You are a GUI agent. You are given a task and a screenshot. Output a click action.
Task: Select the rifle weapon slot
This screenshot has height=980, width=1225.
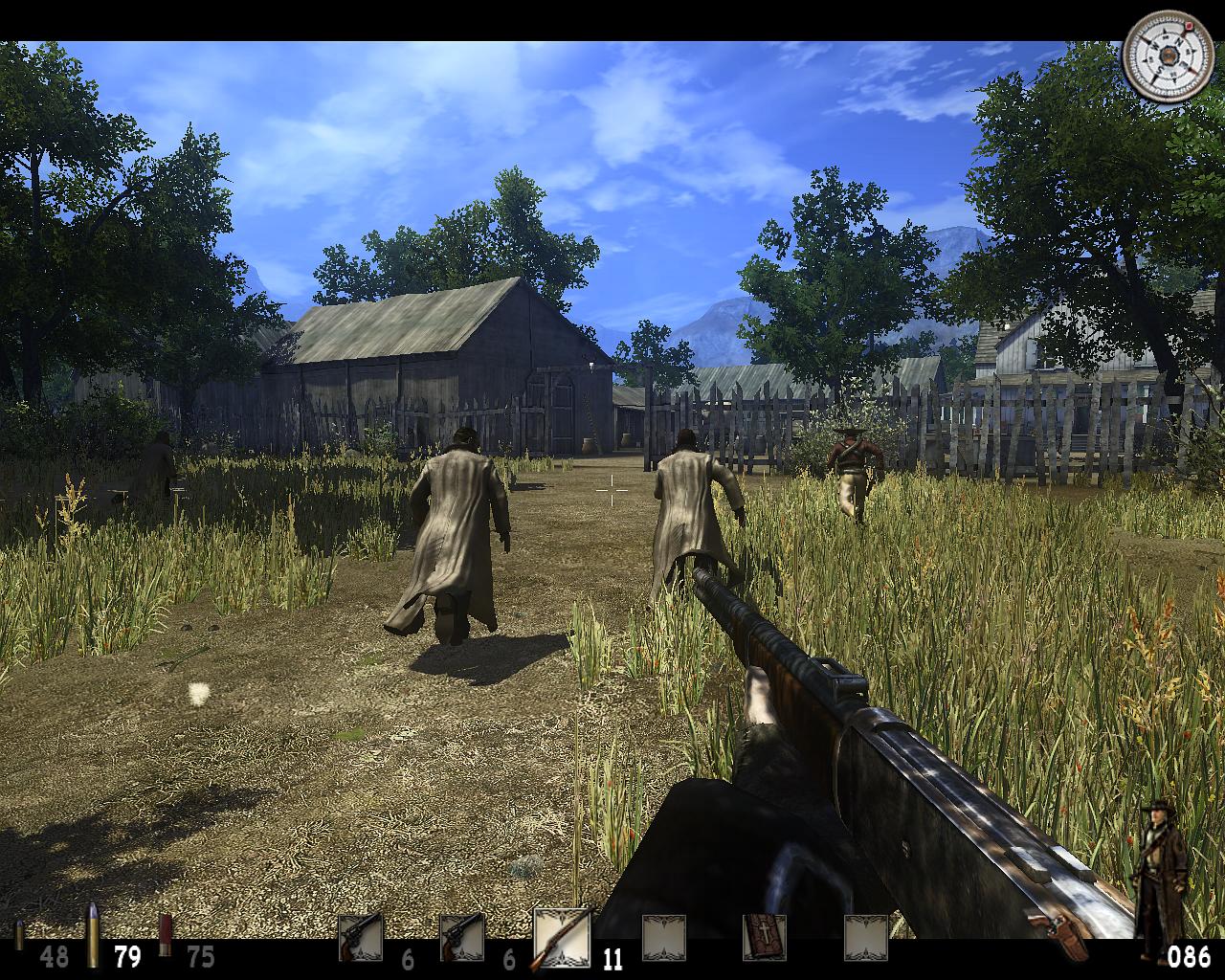pyautogui.click(x=562, y=938)
